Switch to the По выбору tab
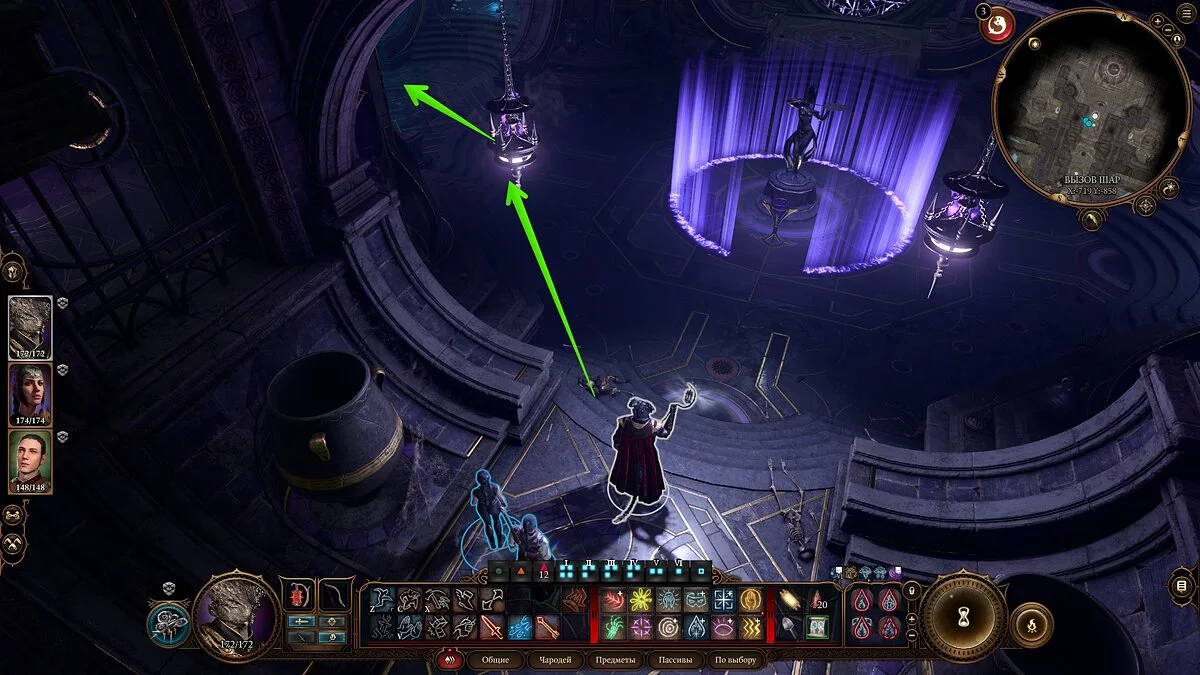 [x=735, y=660]
